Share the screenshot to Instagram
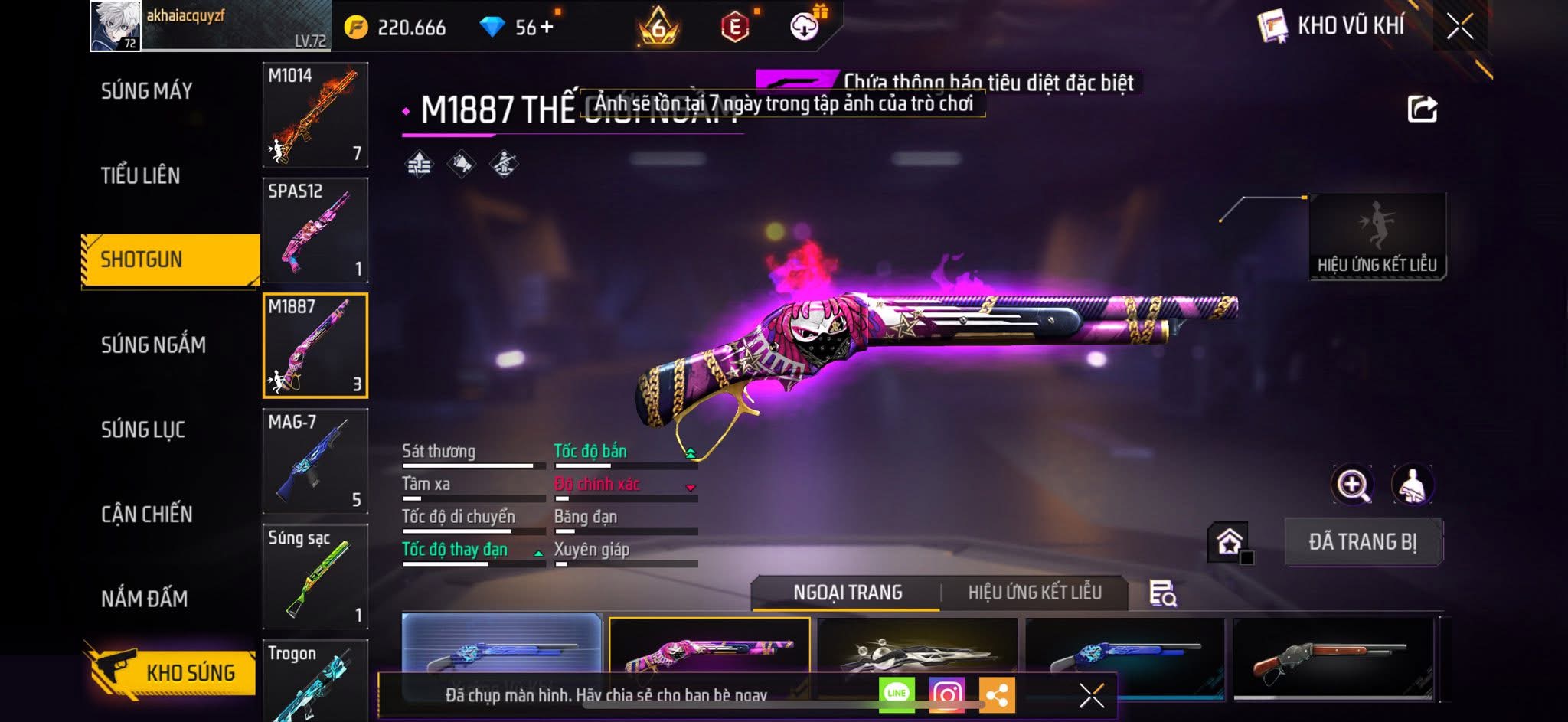Image resolution: width=1568 pixels, height=722 pixels. pyautogui.click(x=946, y=694)
